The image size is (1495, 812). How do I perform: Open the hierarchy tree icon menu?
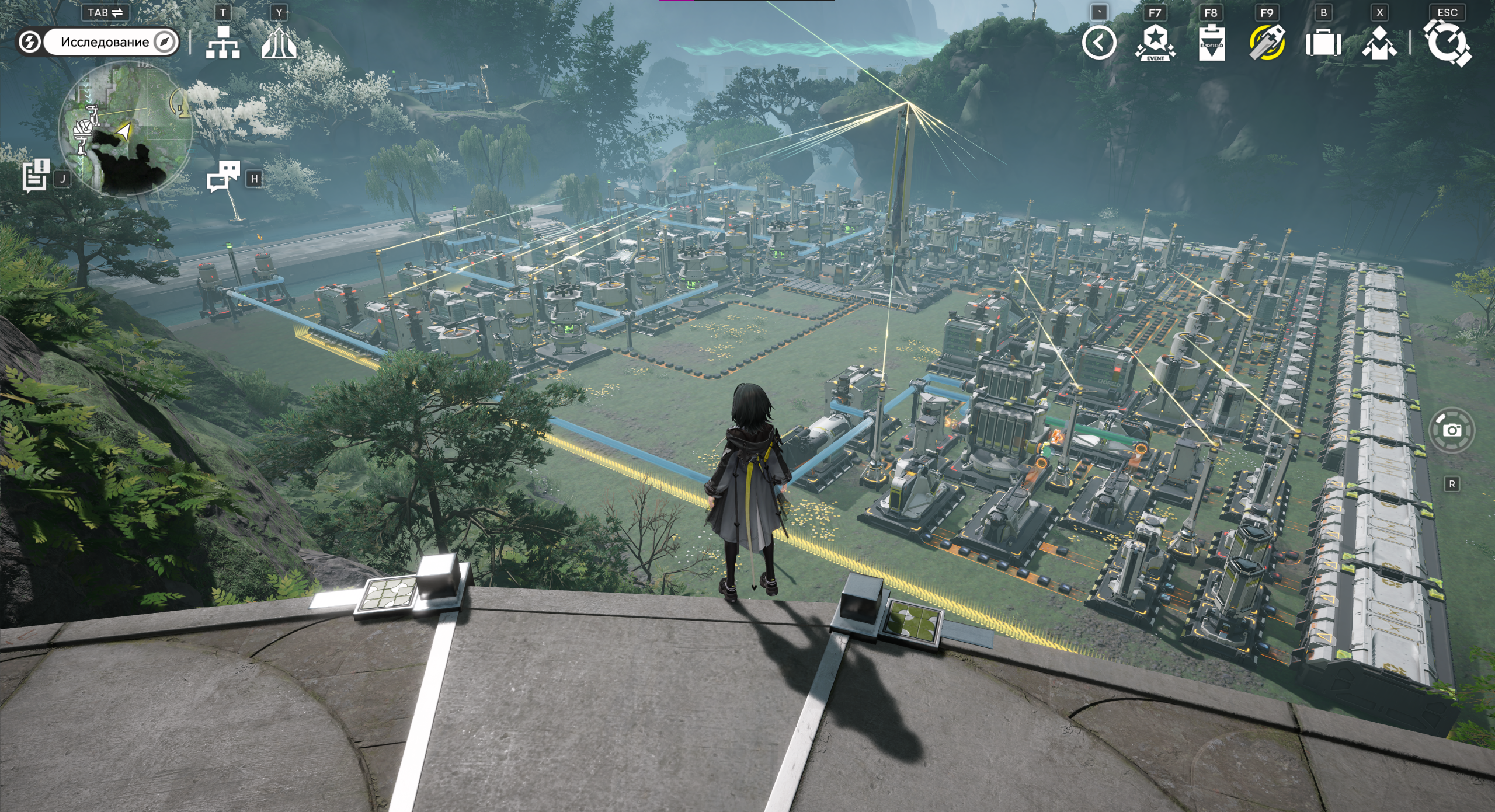[222, 43]
